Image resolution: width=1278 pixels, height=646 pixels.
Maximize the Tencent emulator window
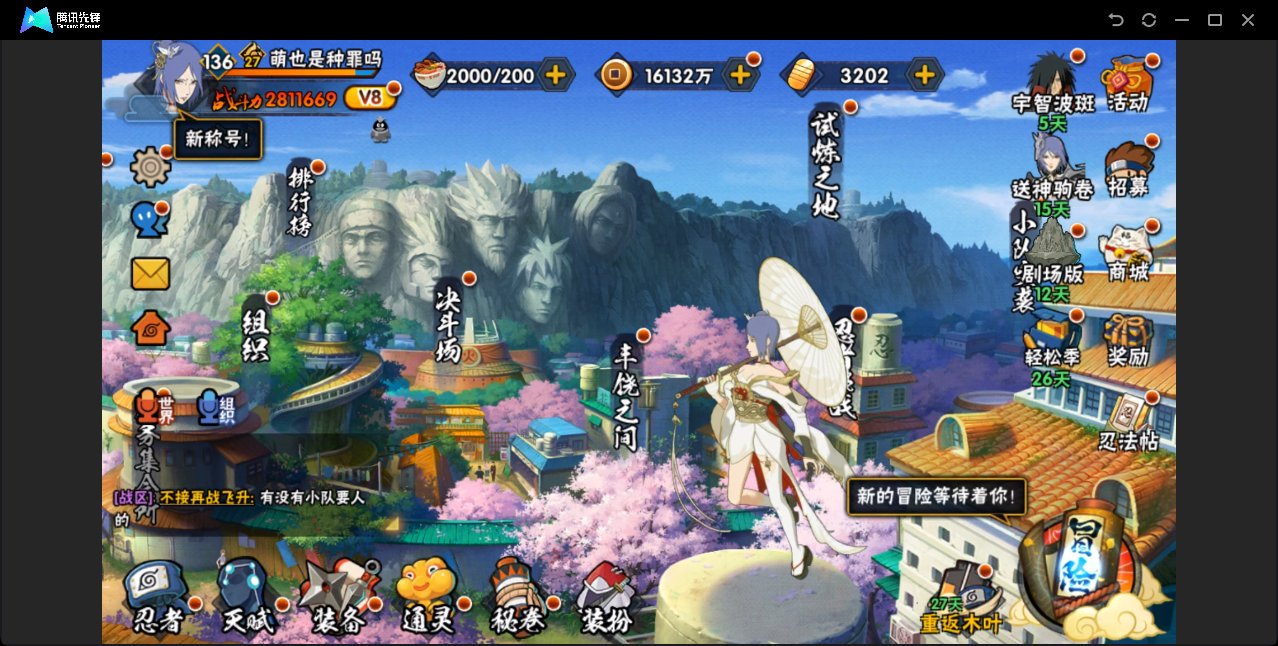[x=1215, y=20]
